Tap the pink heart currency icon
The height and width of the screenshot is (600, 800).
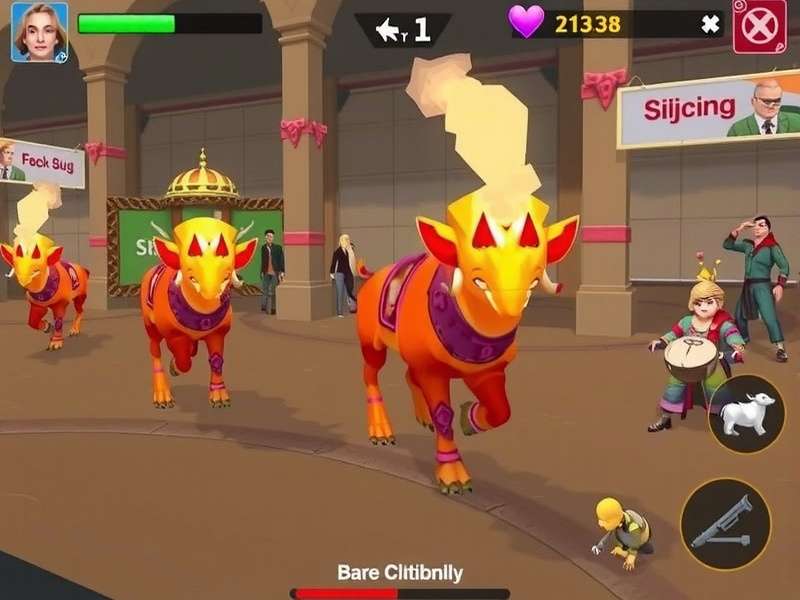click(526, 22)
